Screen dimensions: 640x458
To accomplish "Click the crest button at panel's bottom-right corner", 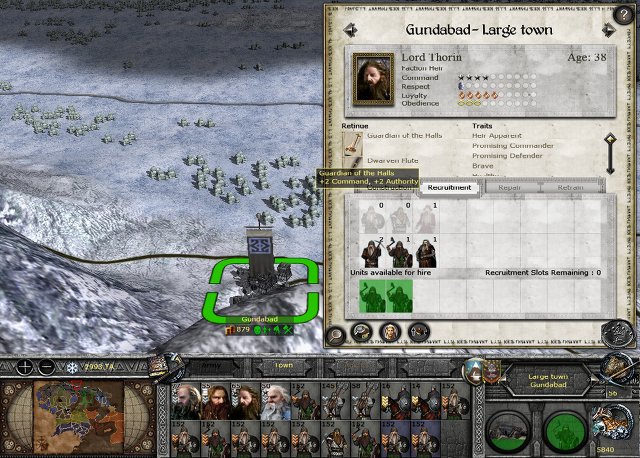I will coord(613,333).
